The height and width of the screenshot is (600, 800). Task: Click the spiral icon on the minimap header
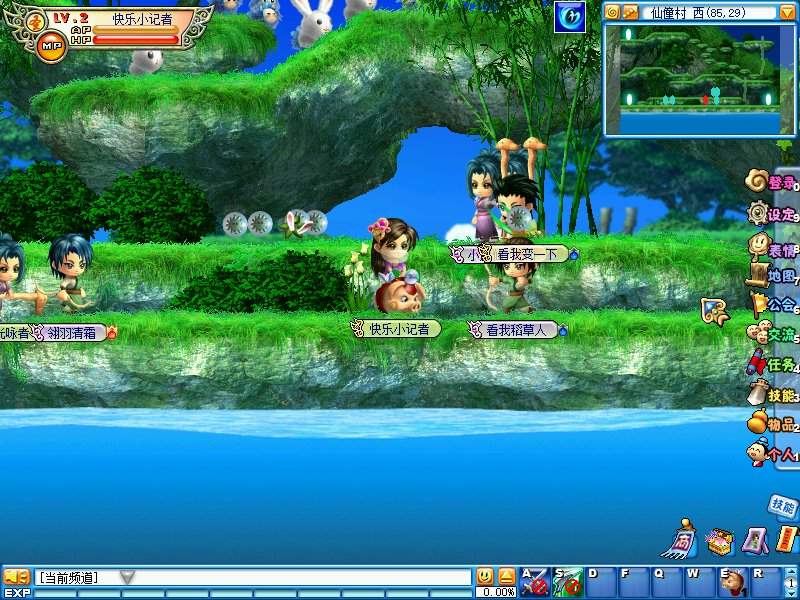(613, 12)
